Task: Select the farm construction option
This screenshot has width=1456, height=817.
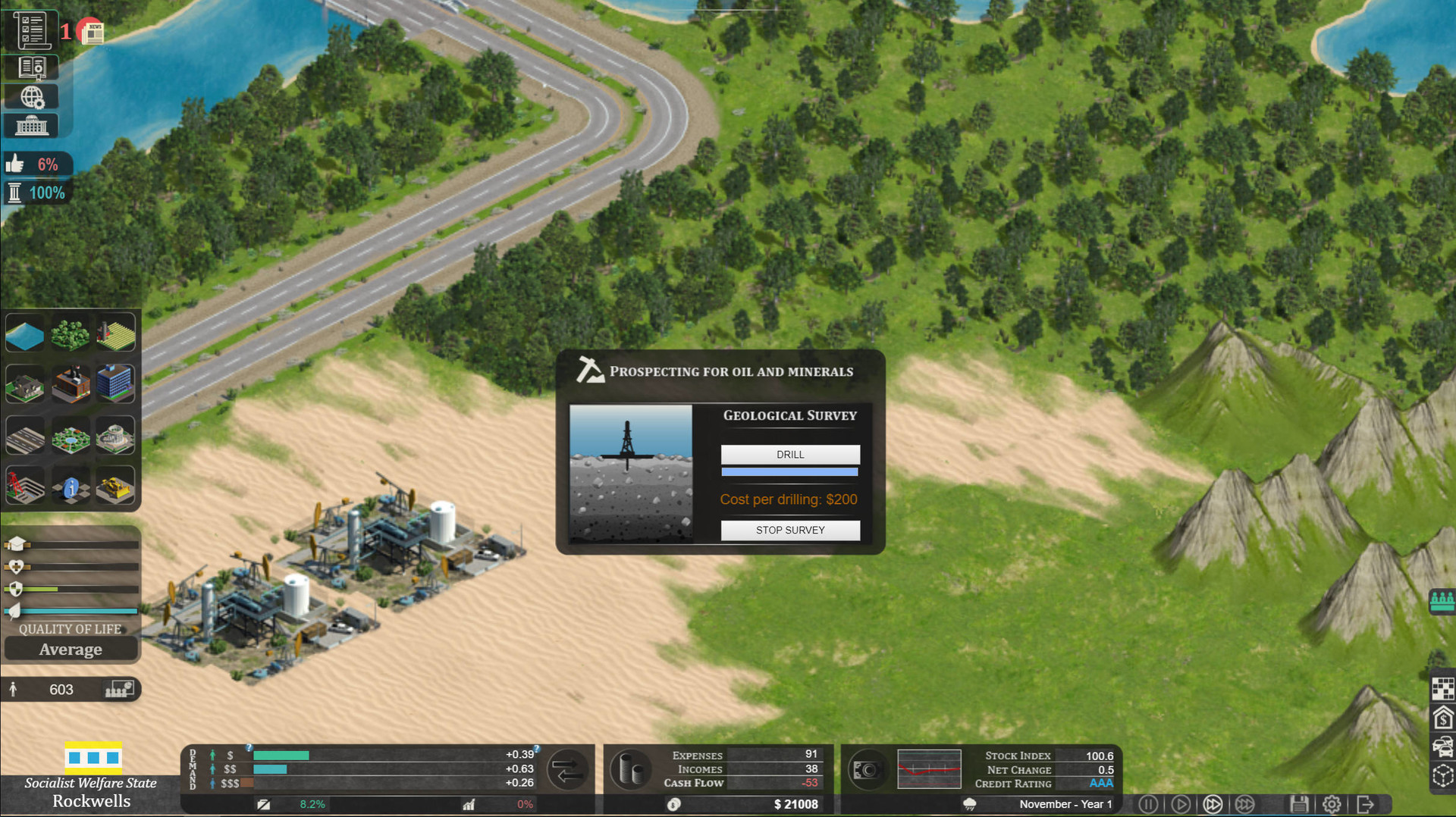Action: pyautogui.click(x=116, y=333)
